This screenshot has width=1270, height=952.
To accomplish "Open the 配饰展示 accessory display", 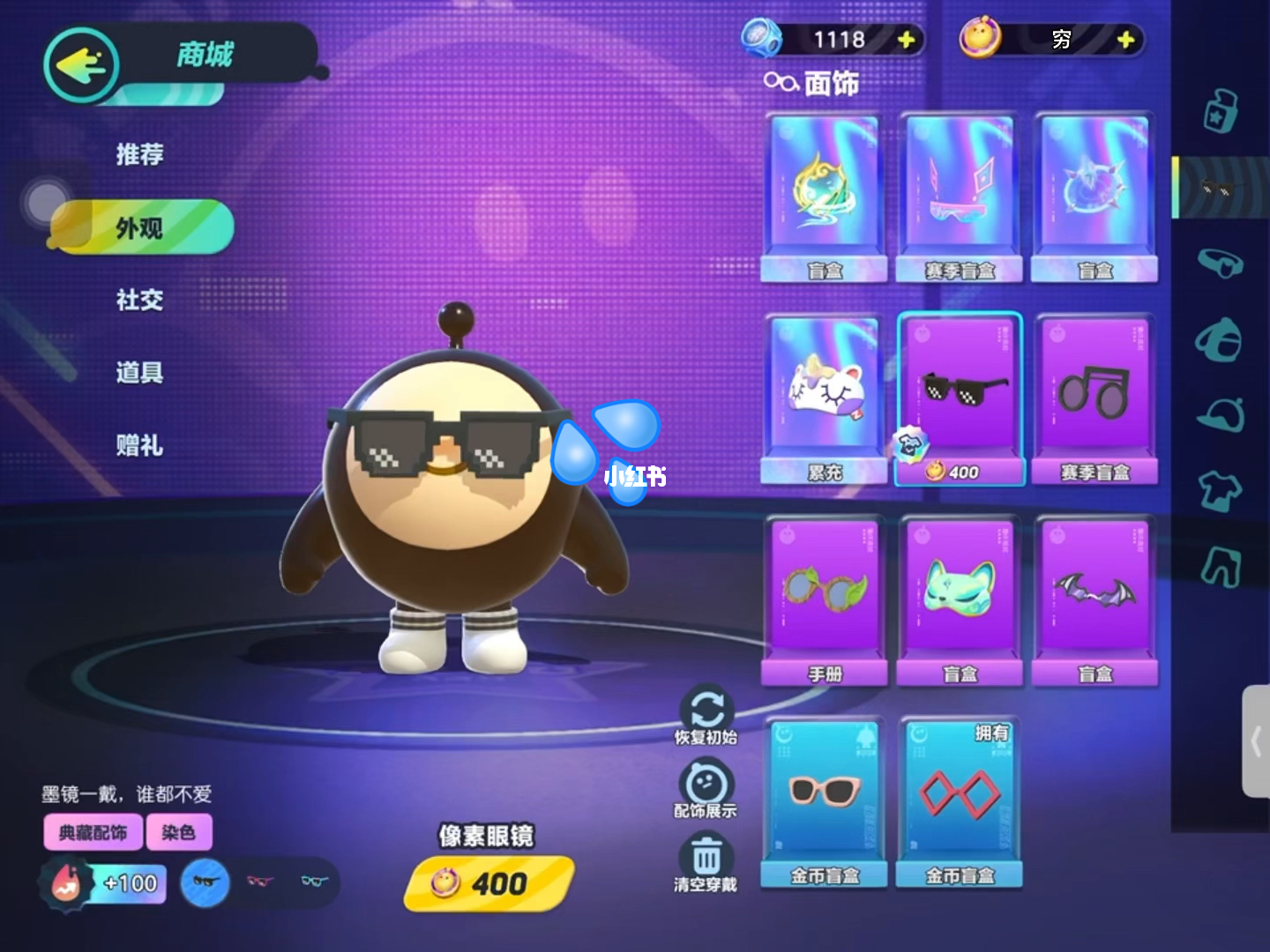I will (x=706, y=788).
